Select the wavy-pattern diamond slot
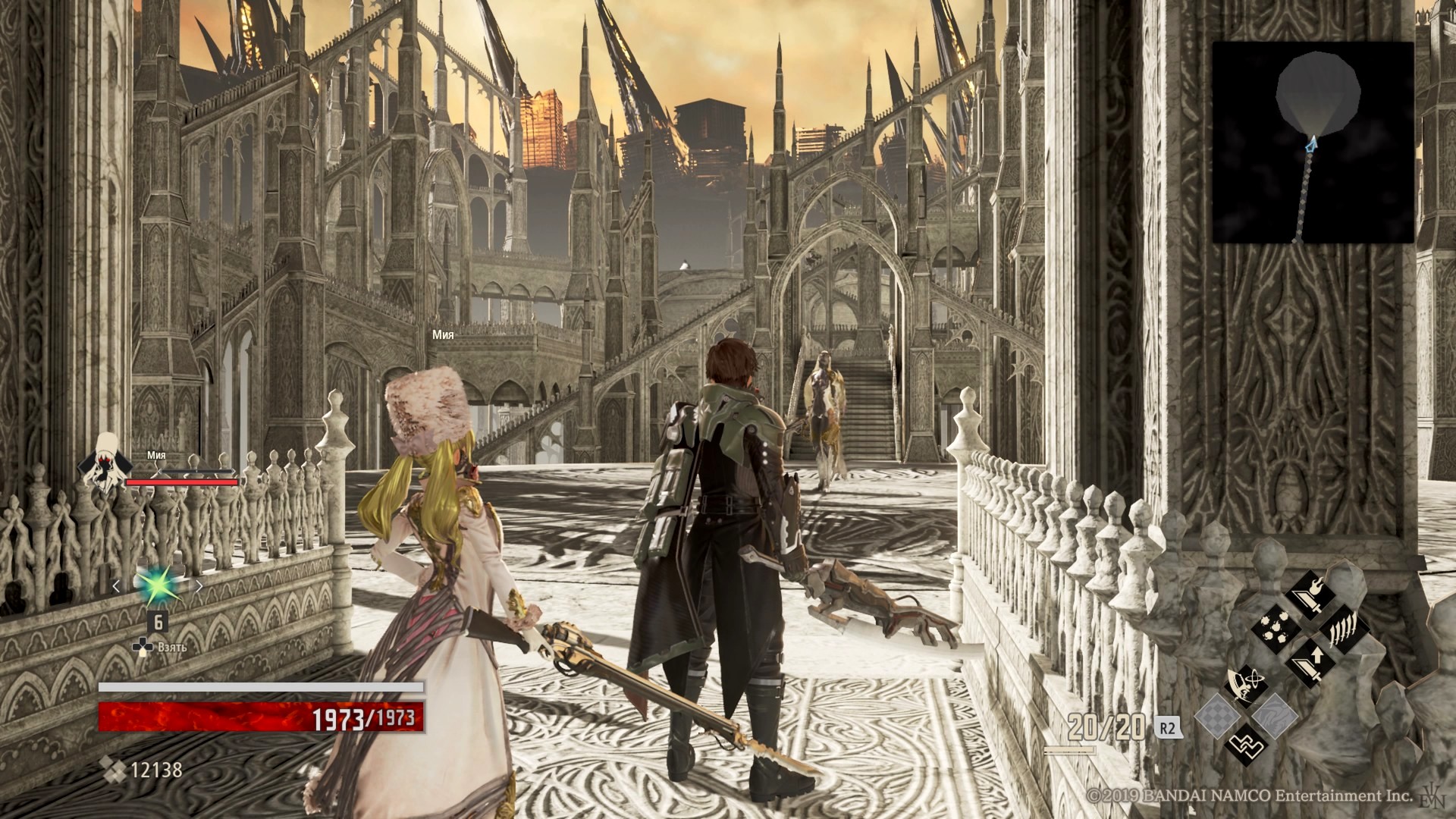 coord(1274,715)
